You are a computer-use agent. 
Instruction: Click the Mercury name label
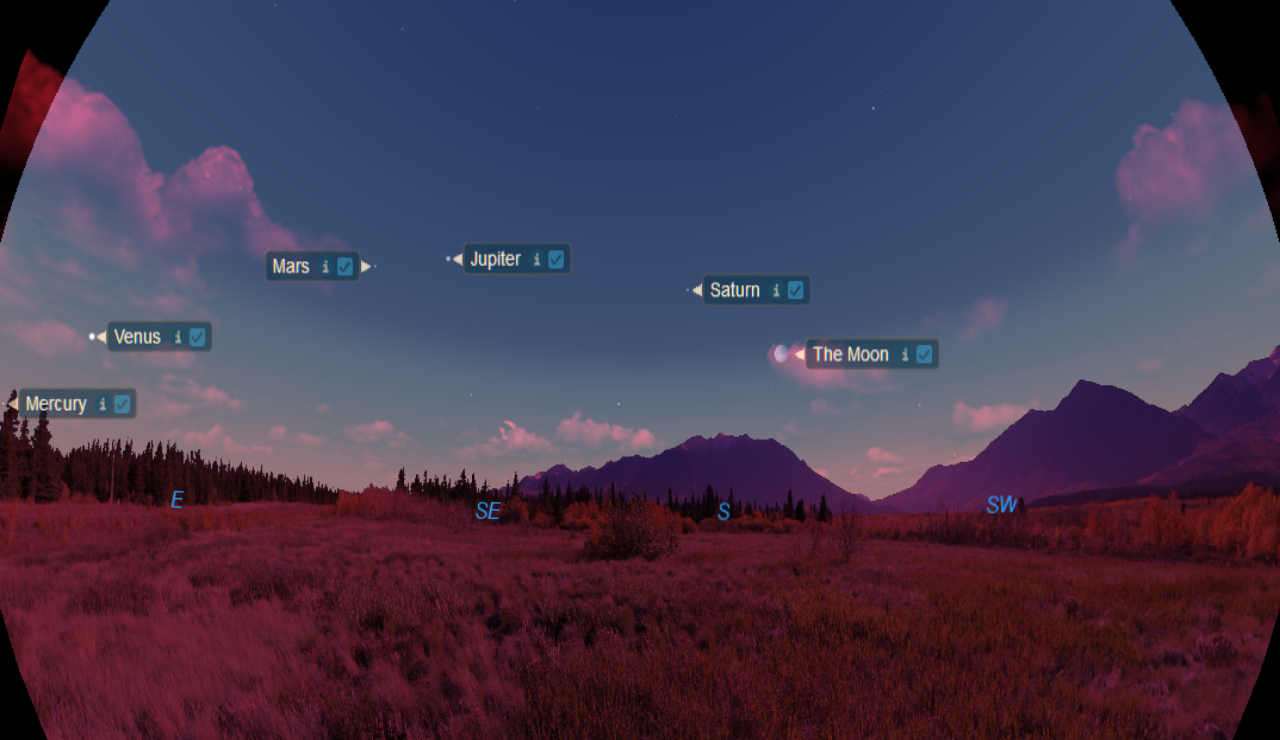coord(56,405)
